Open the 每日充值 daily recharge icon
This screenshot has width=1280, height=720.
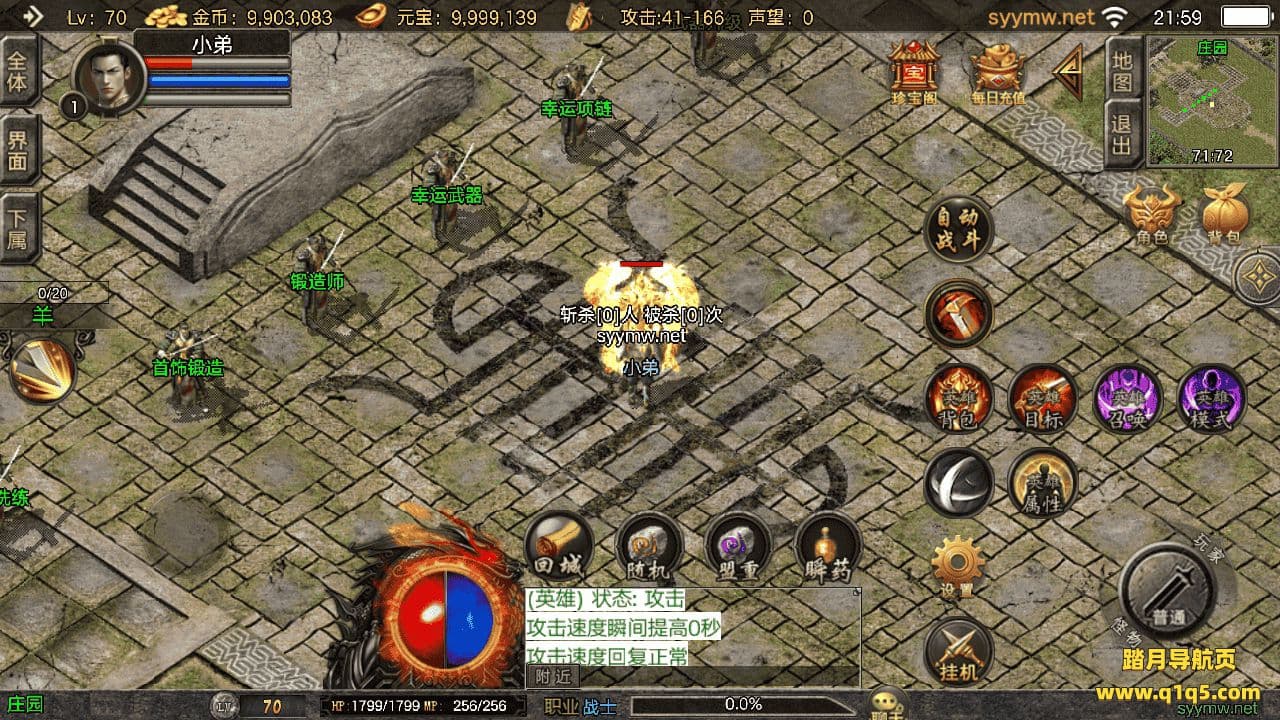[998, 72]
